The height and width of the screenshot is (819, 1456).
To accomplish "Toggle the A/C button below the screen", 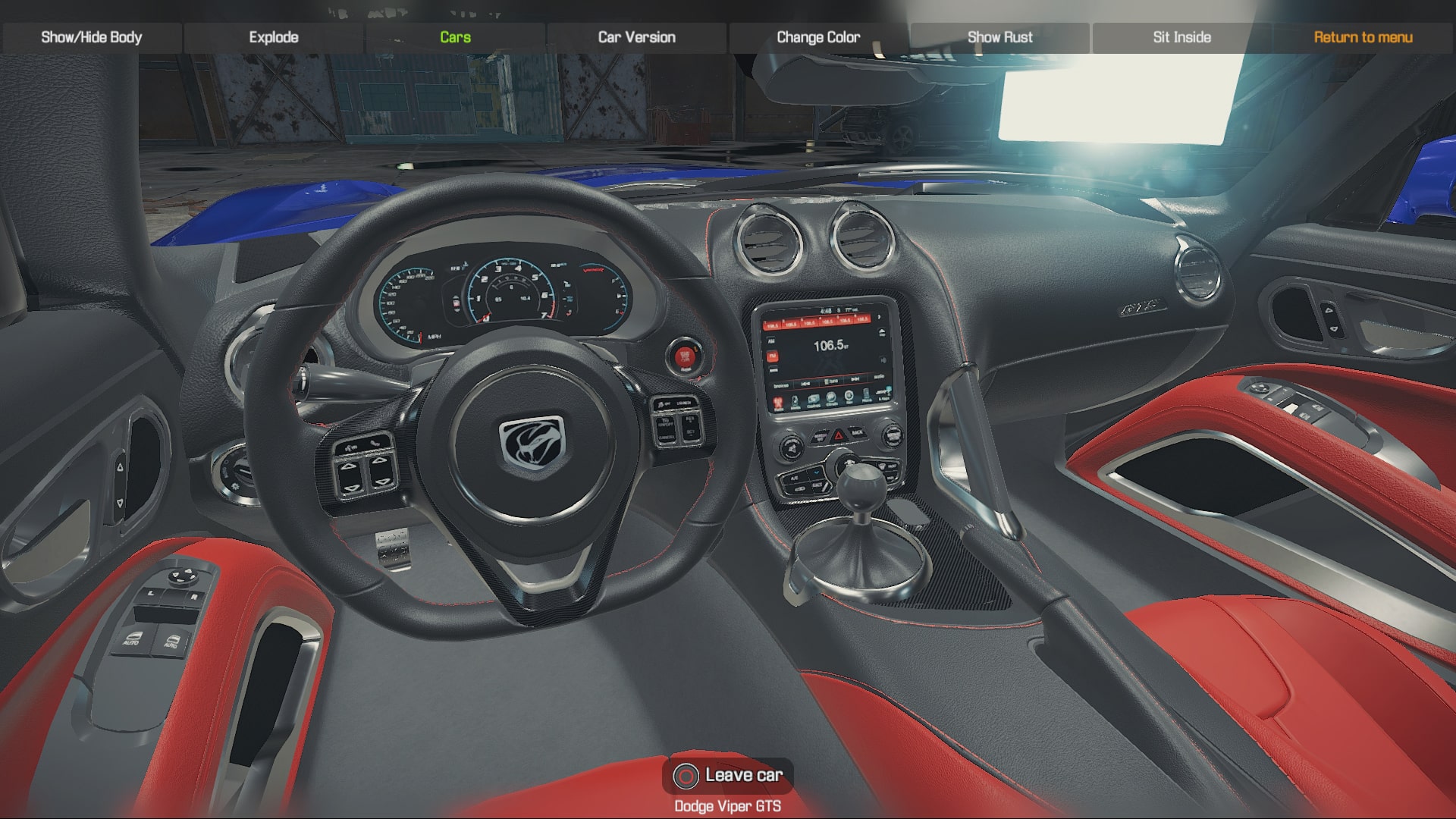I will 793,478.
